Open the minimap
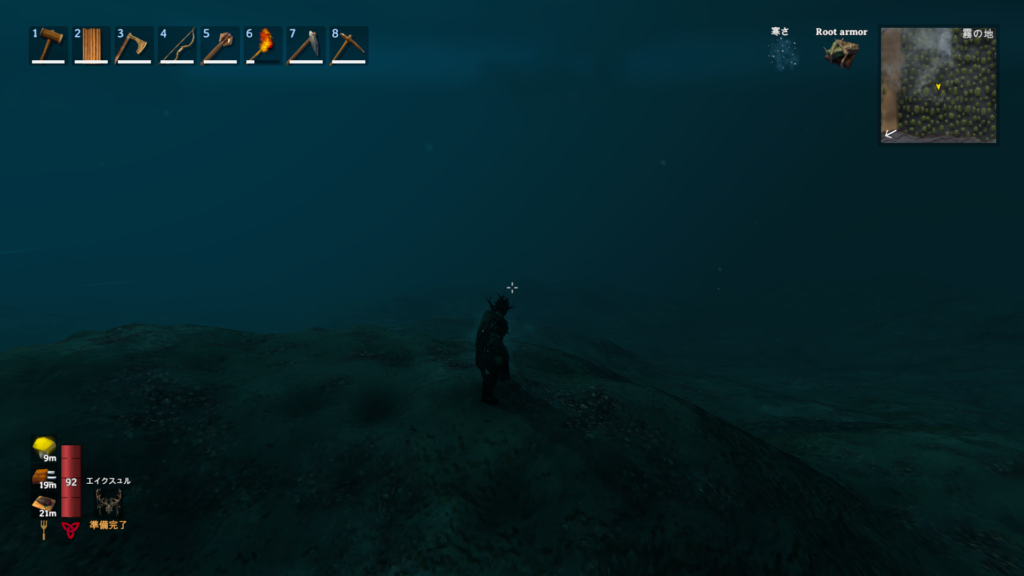 tap(938, 85)
